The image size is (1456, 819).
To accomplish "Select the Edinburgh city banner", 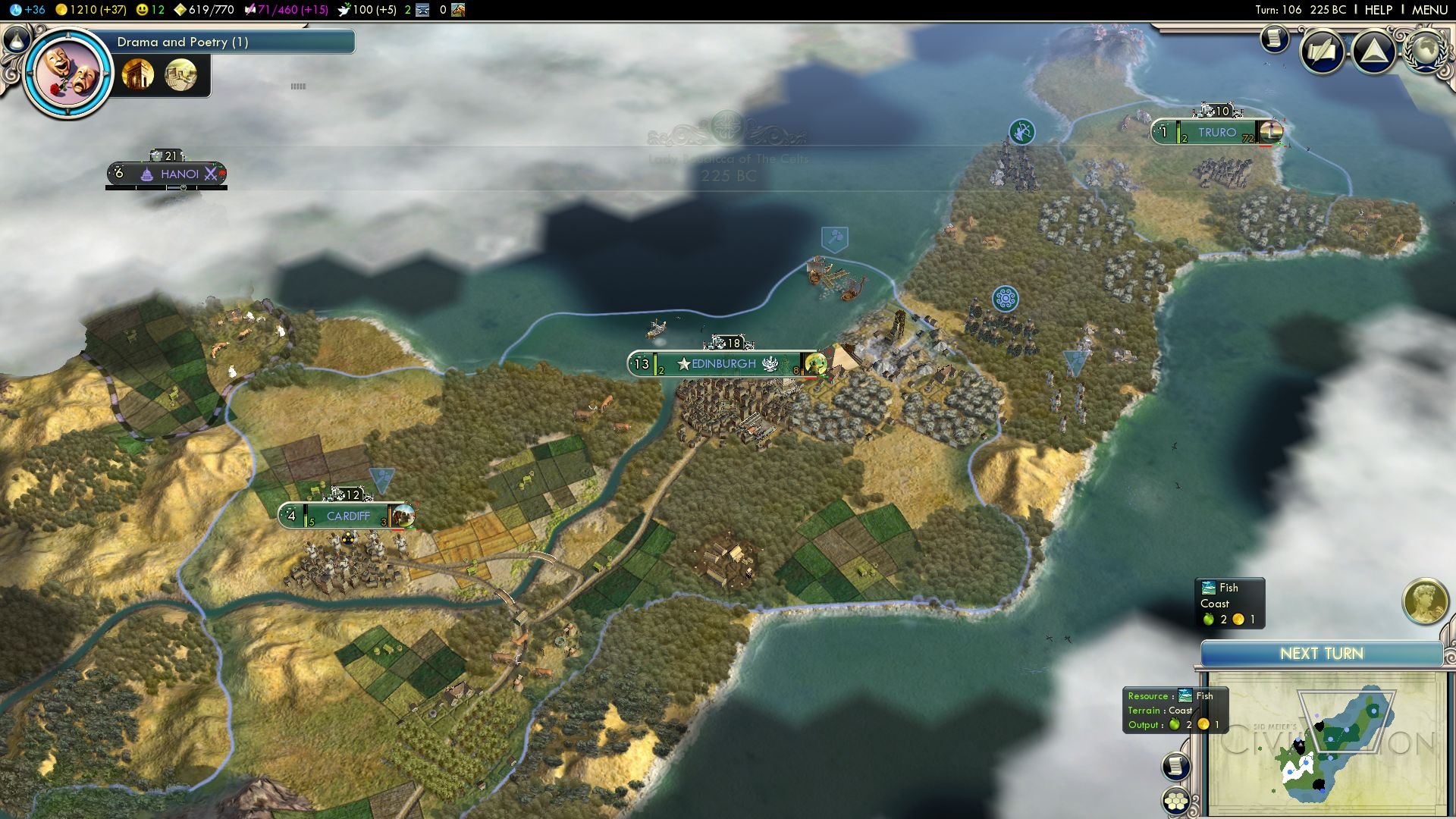I will [723, 364].
